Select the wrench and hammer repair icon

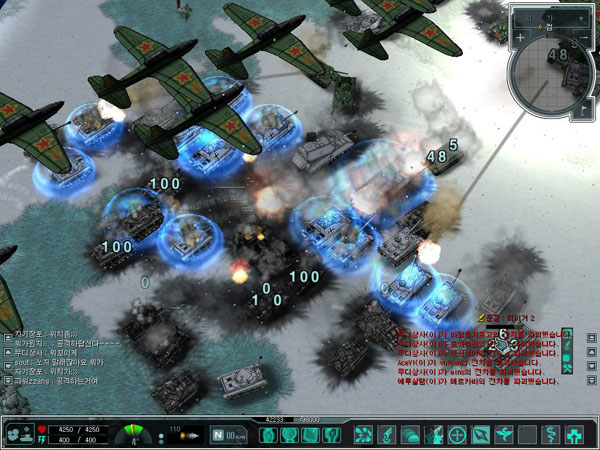click(x=568, y=369)
